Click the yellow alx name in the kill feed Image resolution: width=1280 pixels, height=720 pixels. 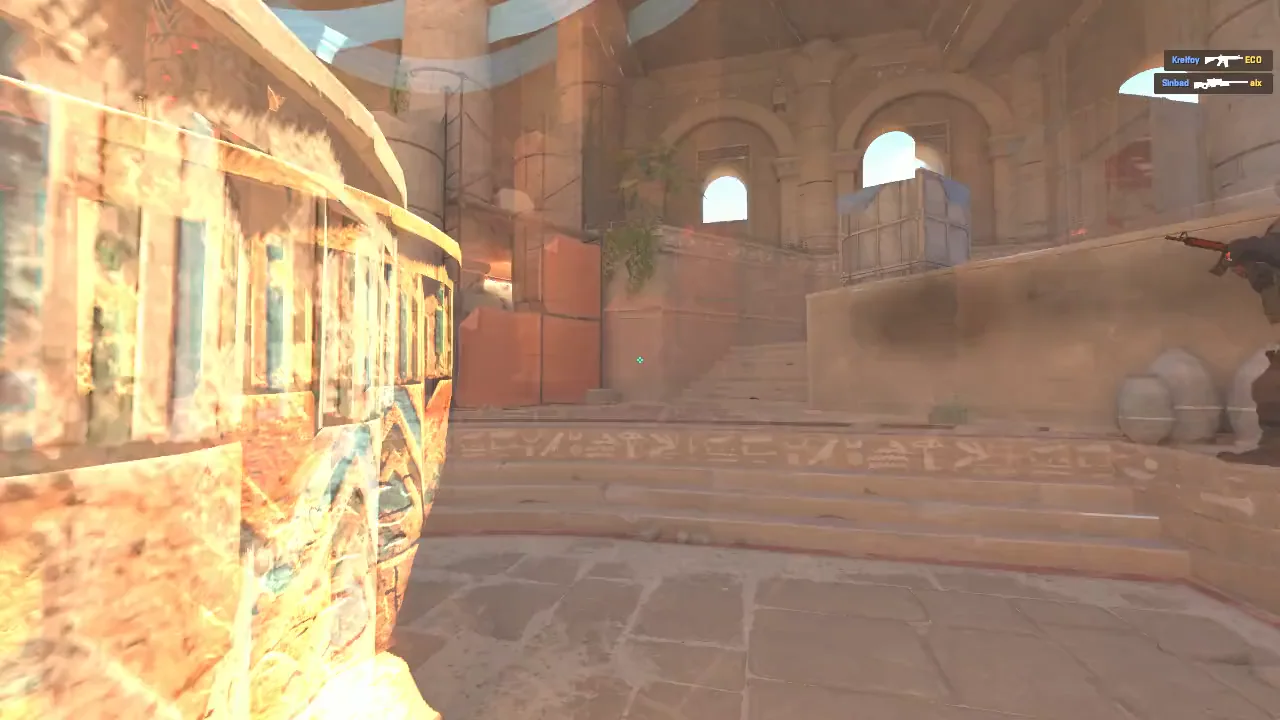point(1256,83)
